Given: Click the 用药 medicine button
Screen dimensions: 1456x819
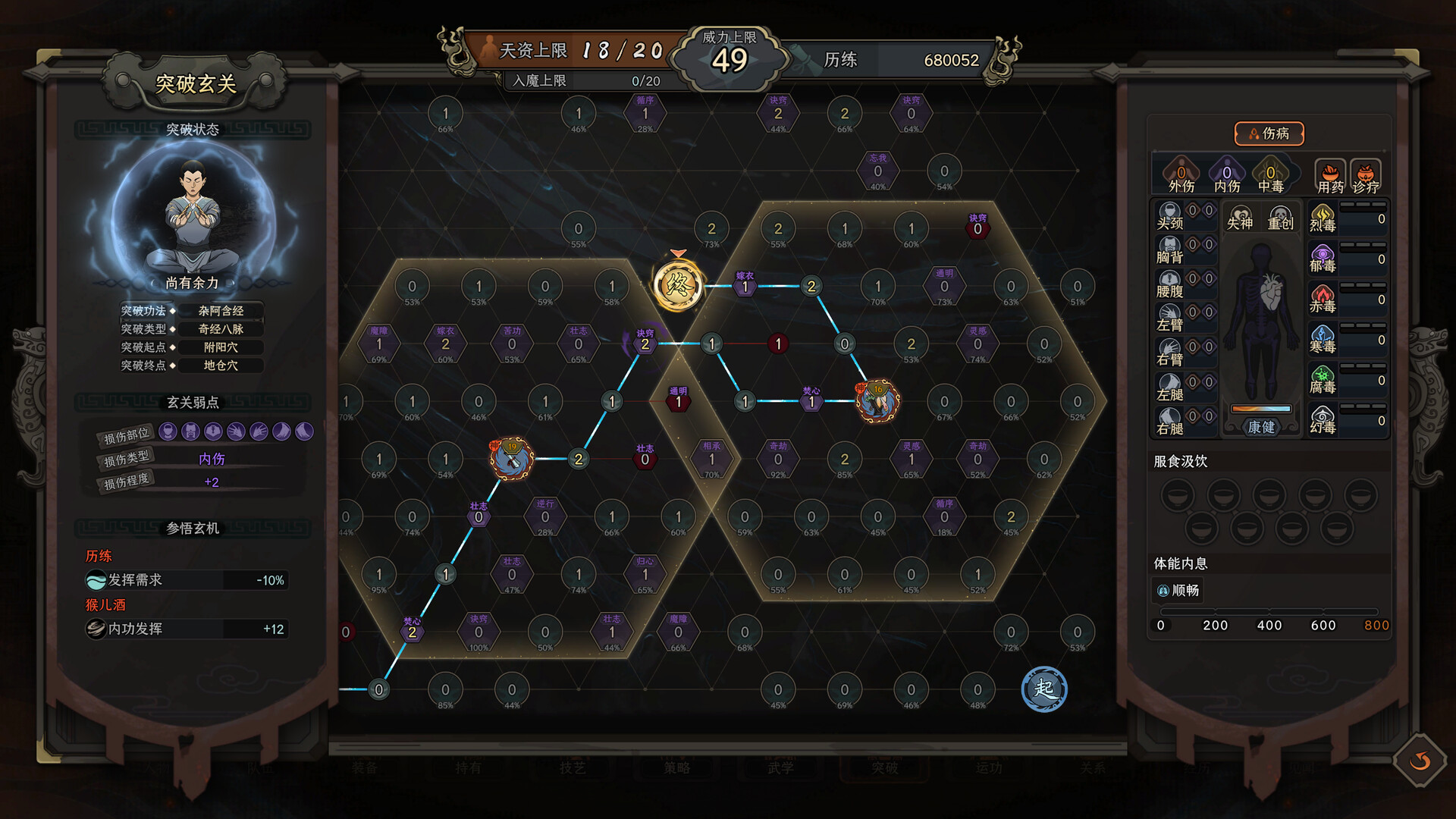Looking at the screenshot, I should click(1329, 177).
